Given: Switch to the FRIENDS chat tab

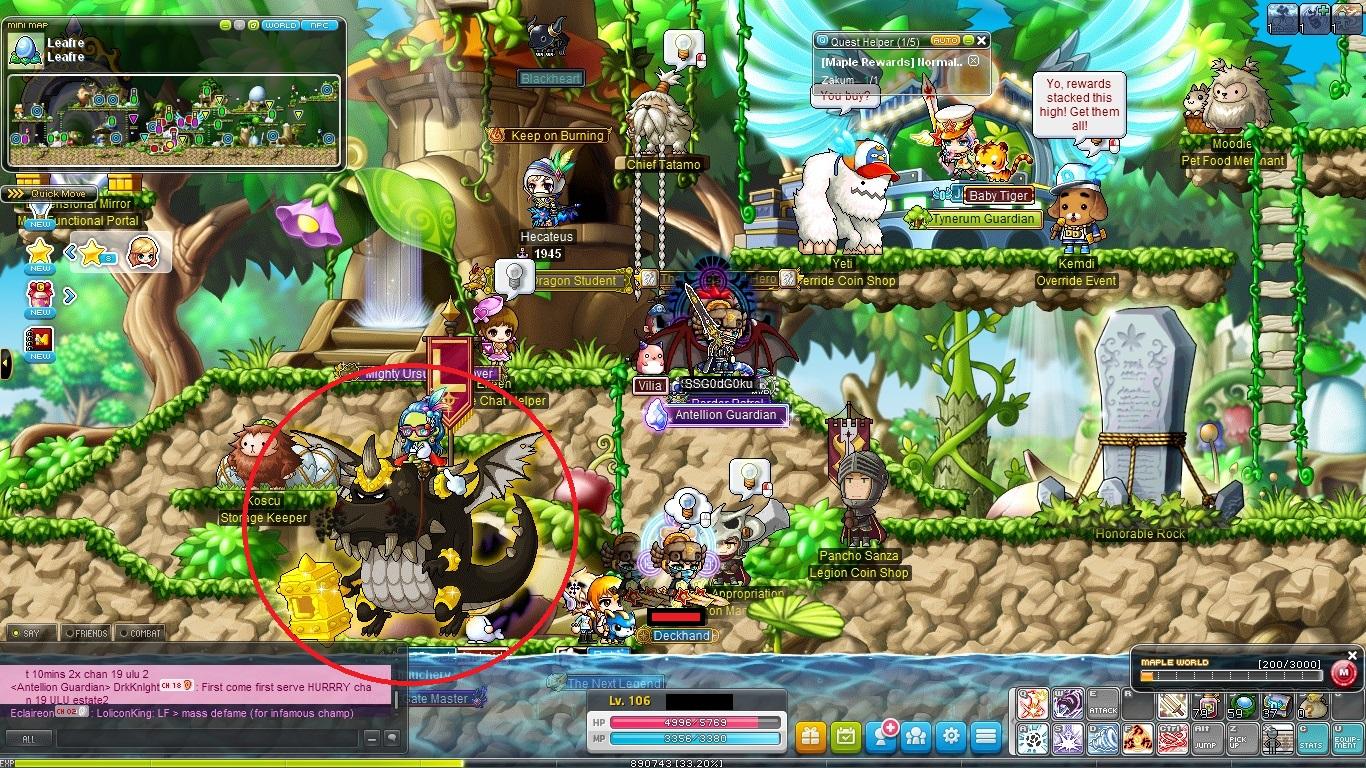Looking at the screenshot, I should click(x=88, y=633).
